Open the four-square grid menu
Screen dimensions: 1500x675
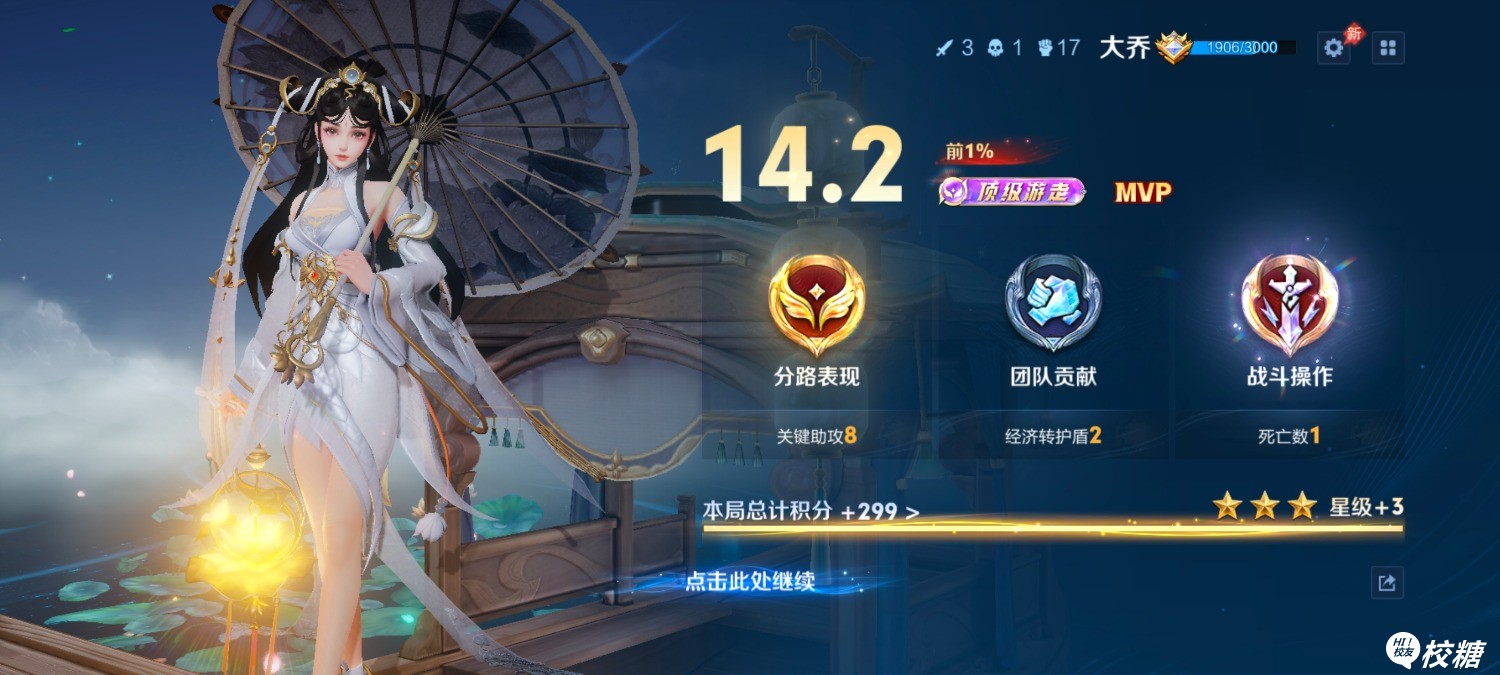point(1388,48)
